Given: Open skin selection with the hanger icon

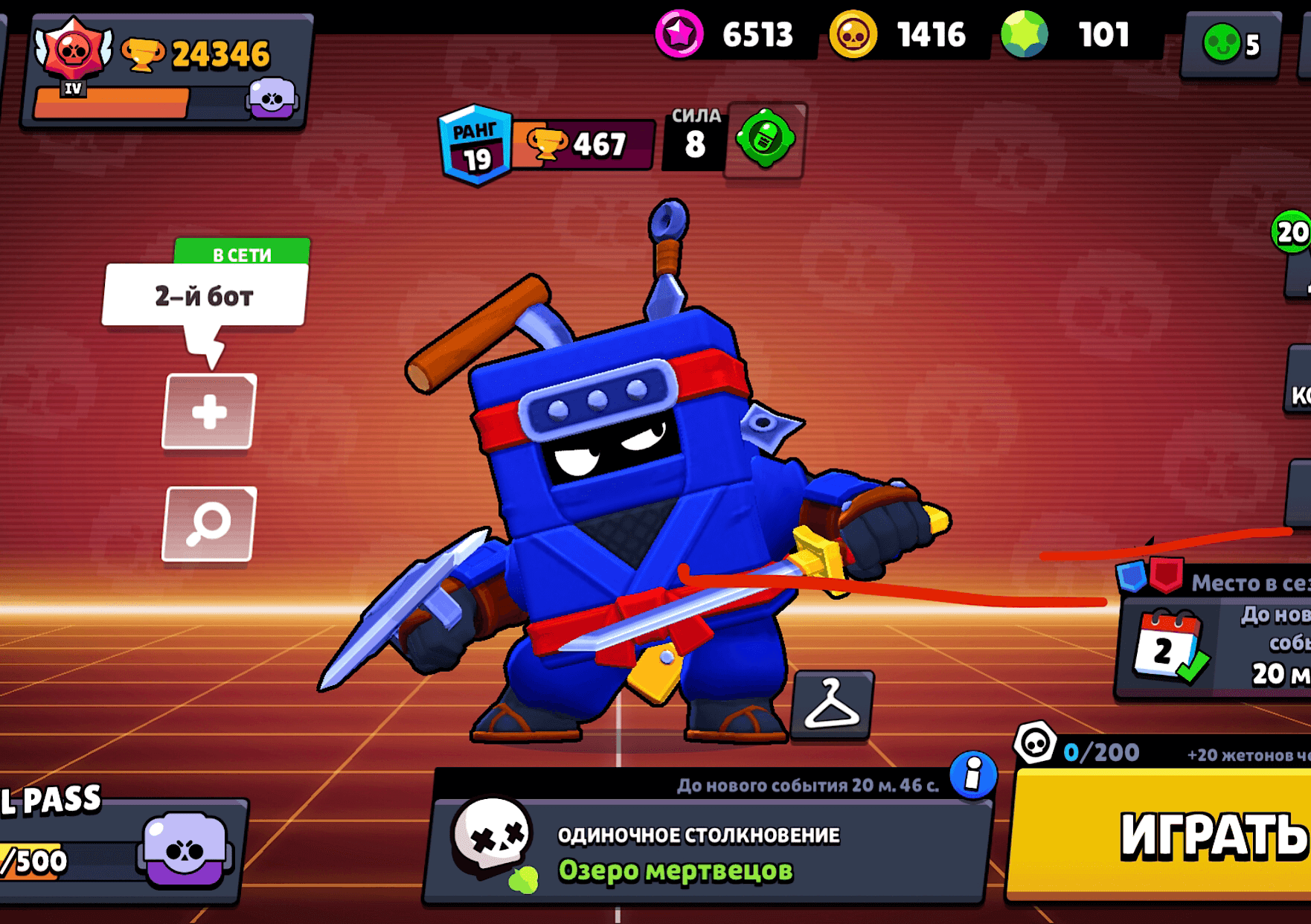Looking at the screenshot, I should pyautogui.click(x=833, y=704).
